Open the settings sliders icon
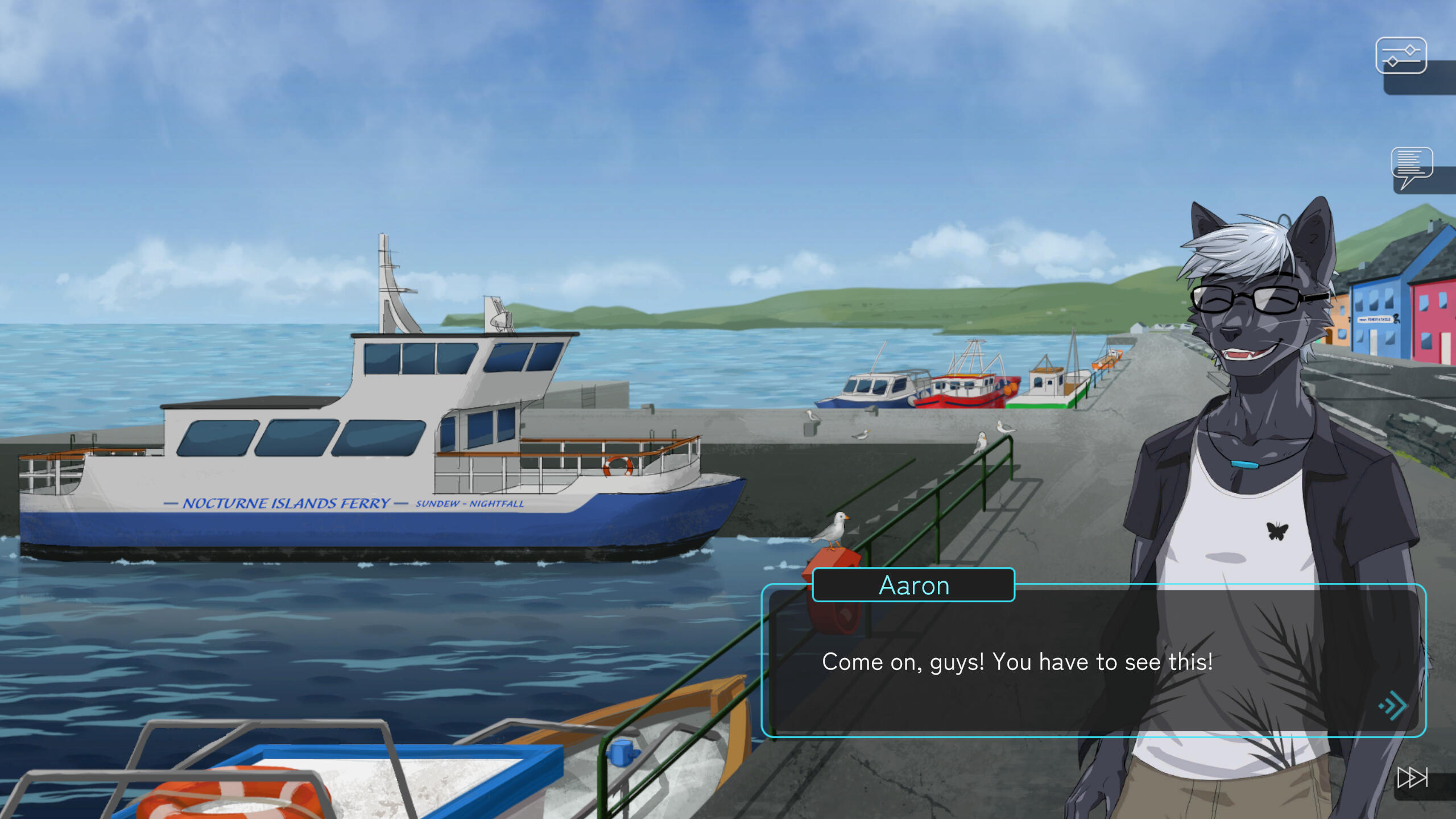This screenshot has width=1456, height=819. tap(1400, 56)
